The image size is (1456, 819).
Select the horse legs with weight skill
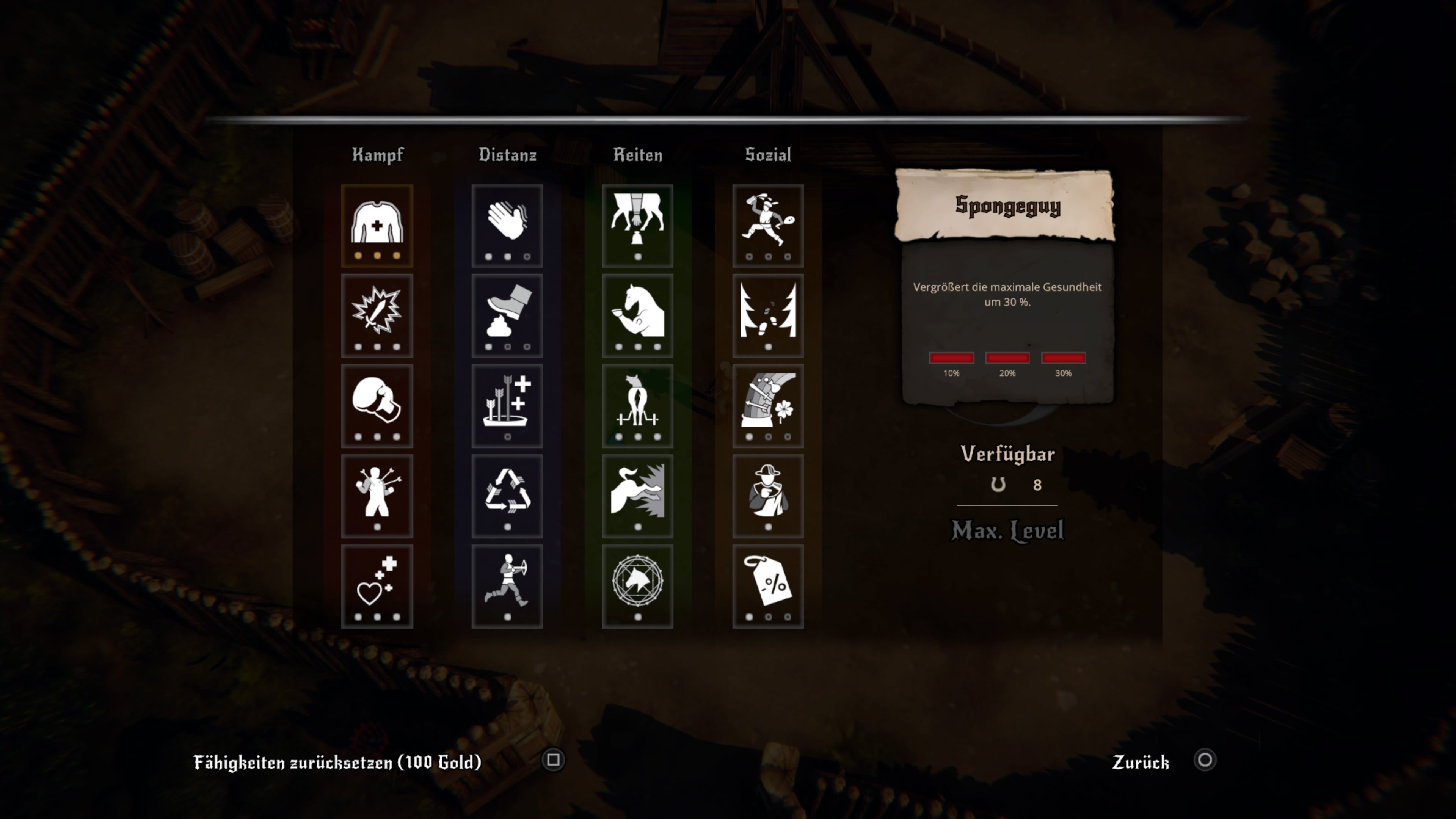pyautogui.click(x=637, y=225)
